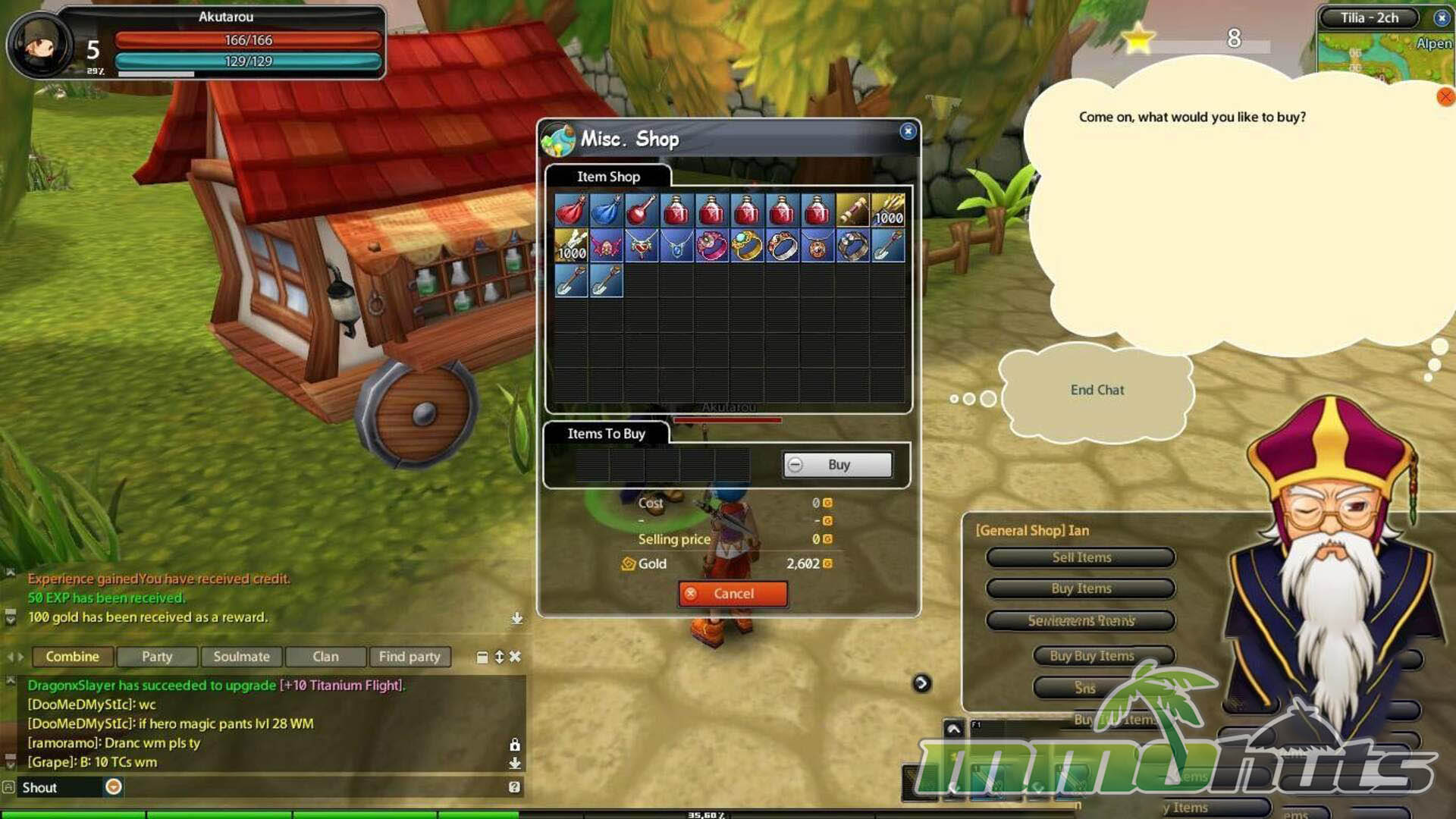Click the Buy button in the shop

tap(838, 465)
